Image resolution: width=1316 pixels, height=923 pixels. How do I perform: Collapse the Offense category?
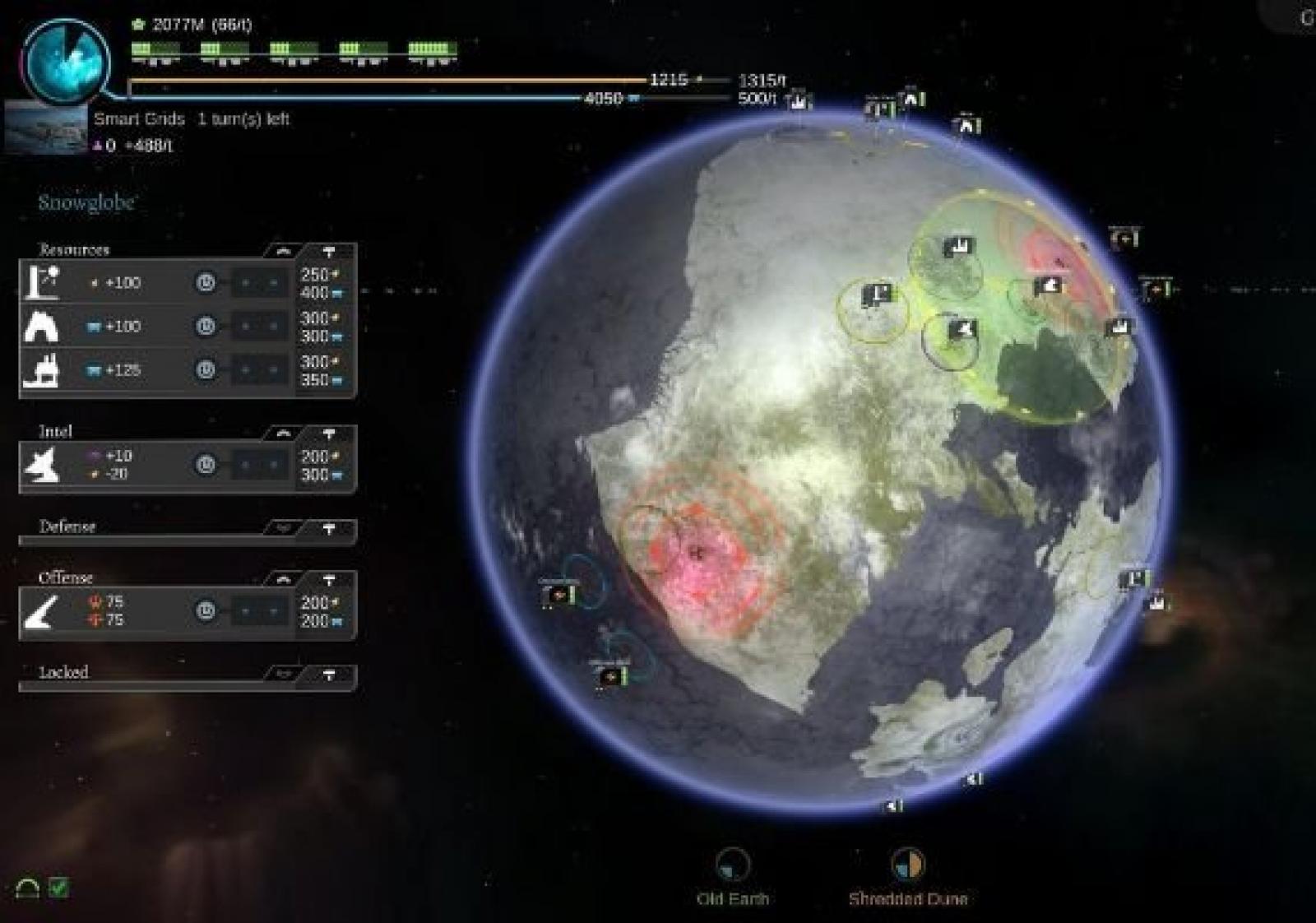283,579
